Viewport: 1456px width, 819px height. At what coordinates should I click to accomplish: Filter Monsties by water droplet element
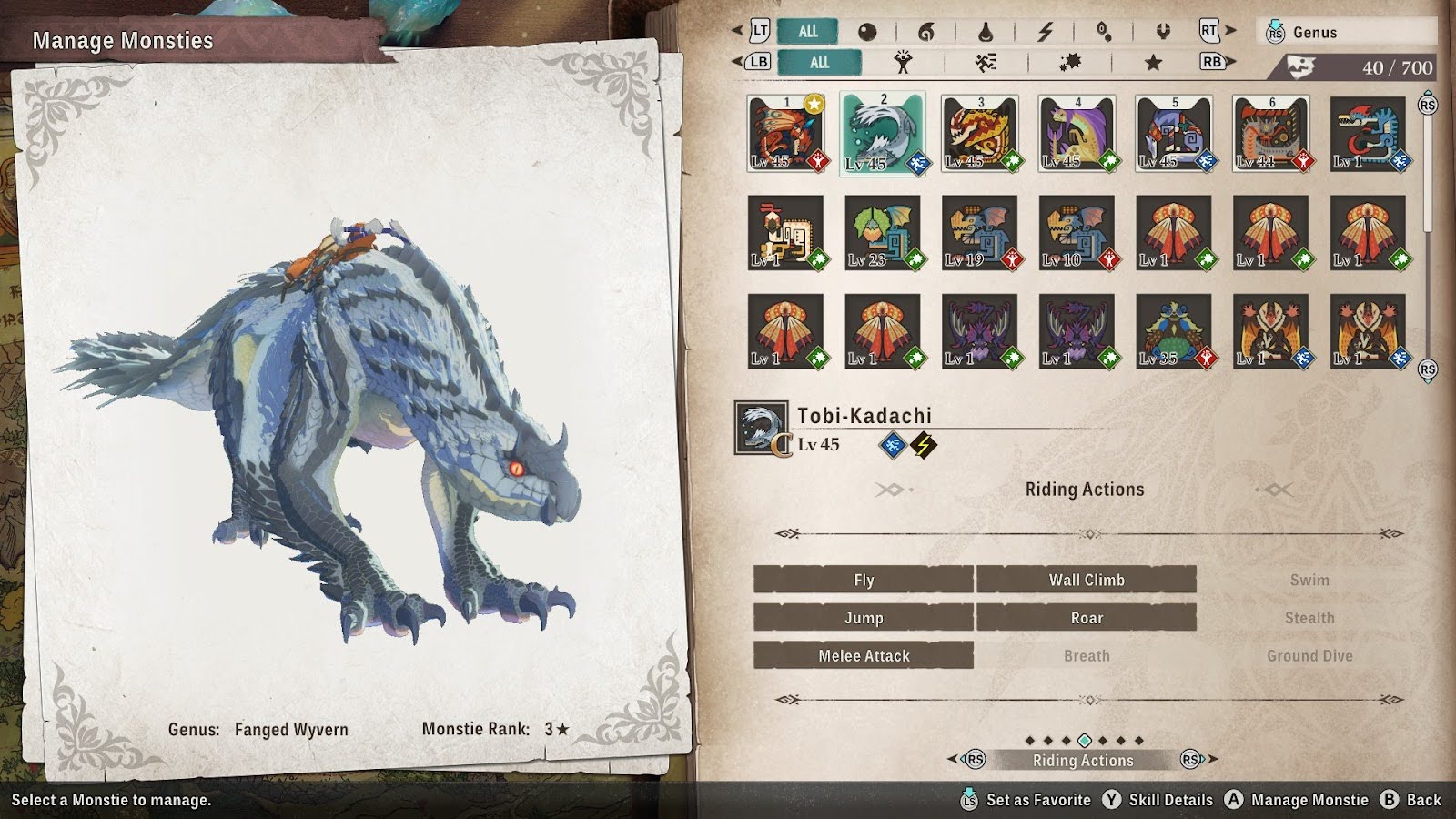(x=986, y=32)
